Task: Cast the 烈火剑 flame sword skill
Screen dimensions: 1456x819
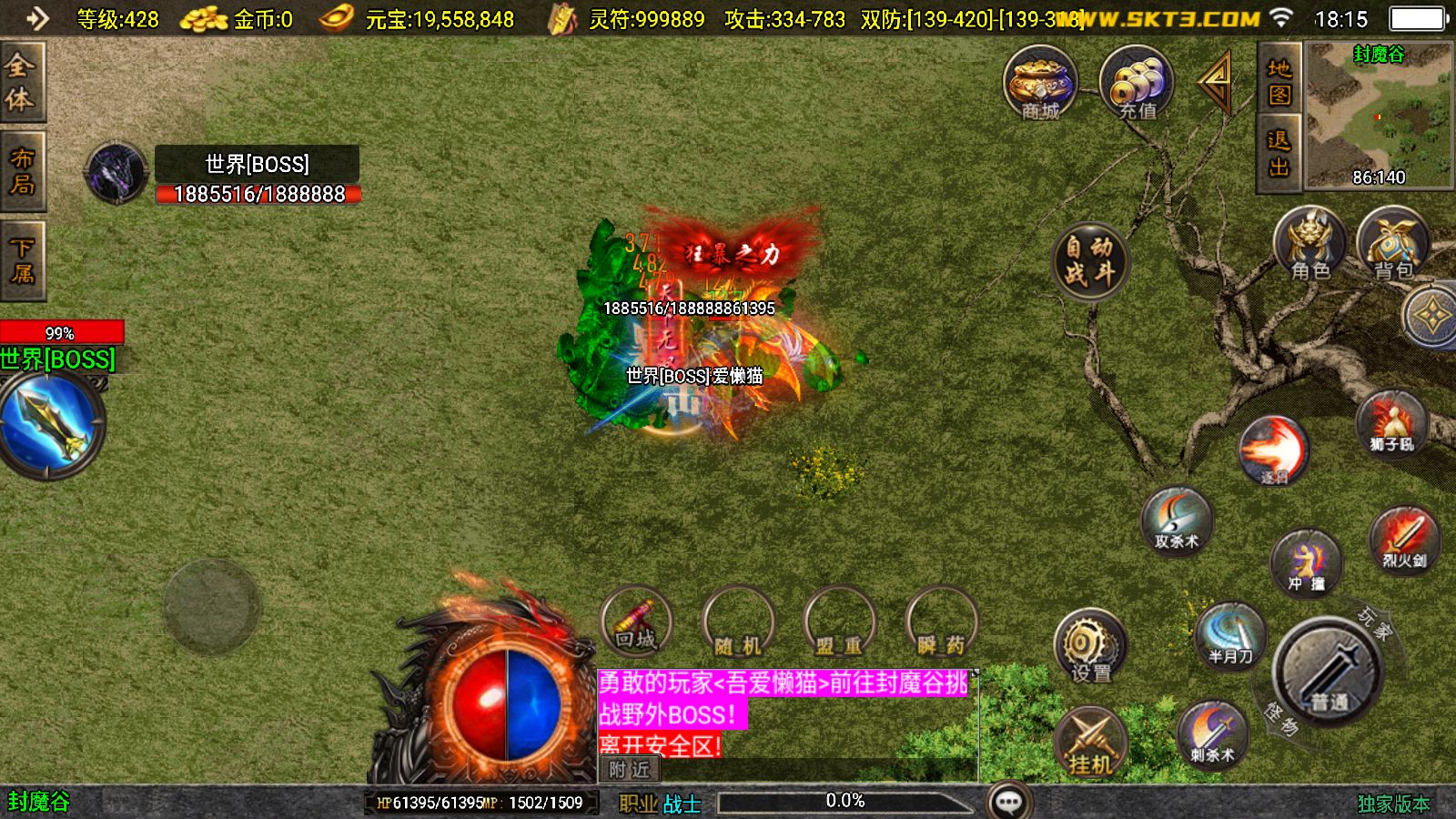Action: pyautogui.click(x=1404, y=539)
